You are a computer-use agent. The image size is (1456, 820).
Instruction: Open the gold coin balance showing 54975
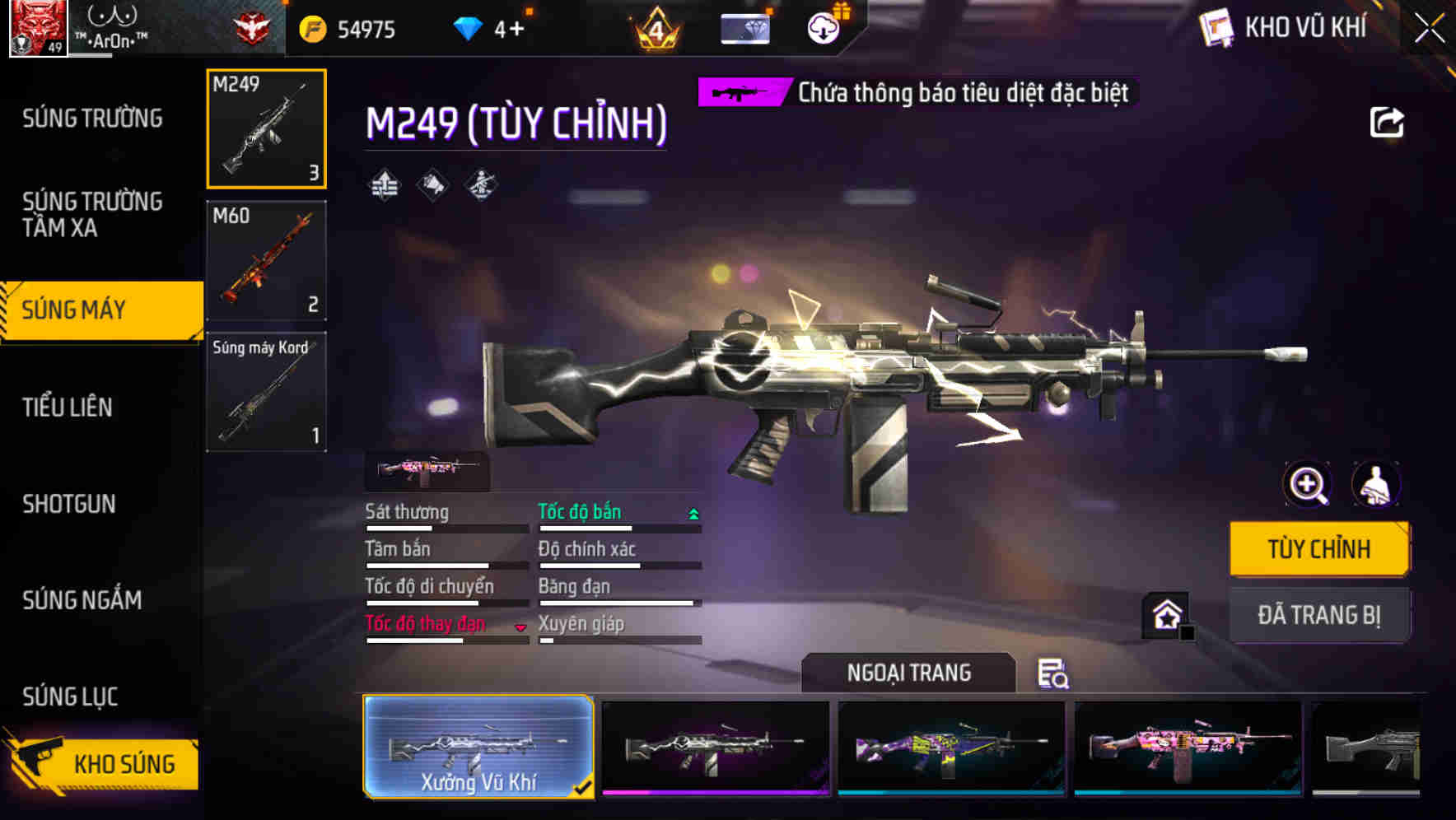352,29
